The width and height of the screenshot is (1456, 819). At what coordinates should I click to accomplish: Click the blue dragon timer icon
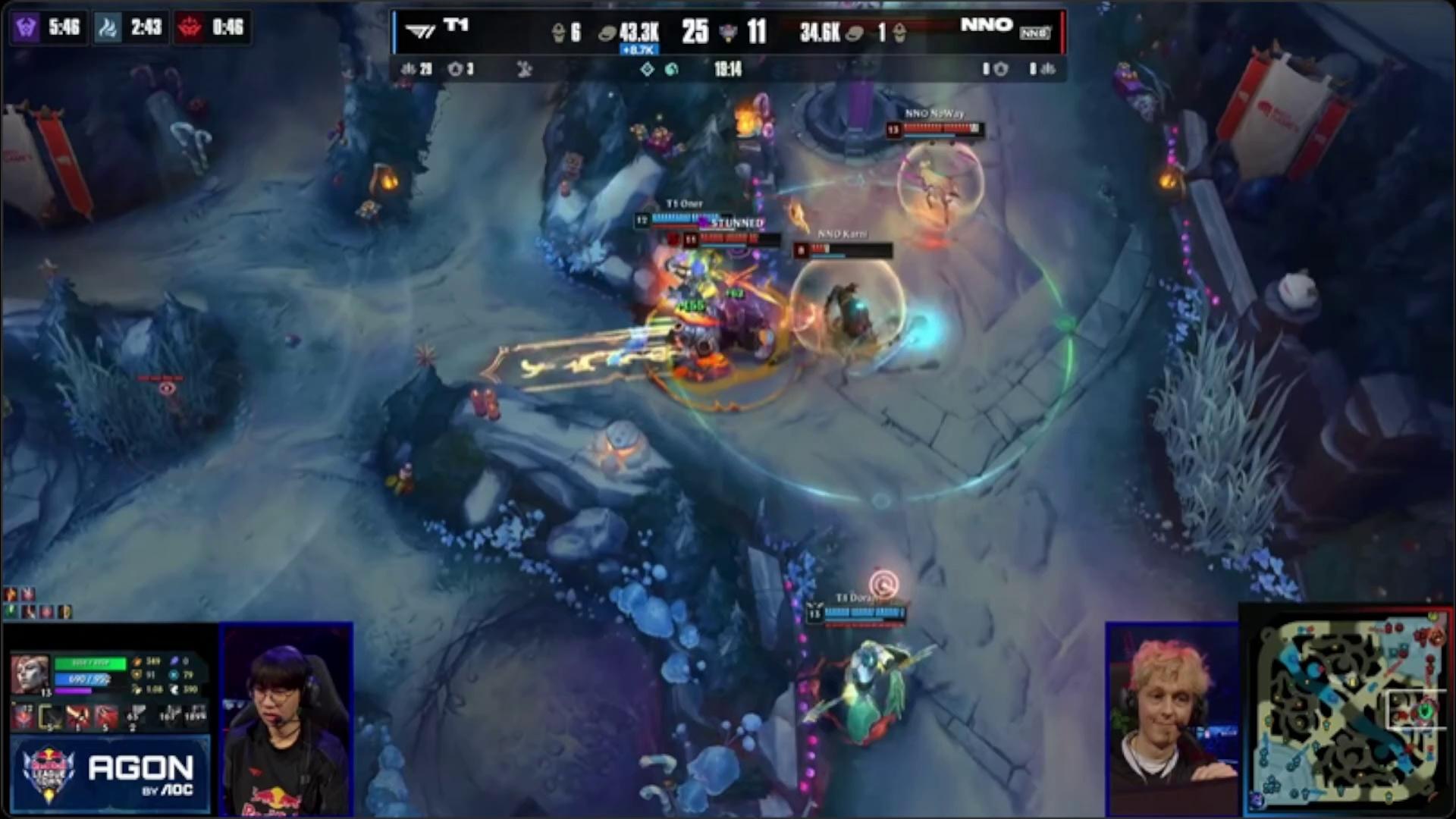[x=108, y=28]
